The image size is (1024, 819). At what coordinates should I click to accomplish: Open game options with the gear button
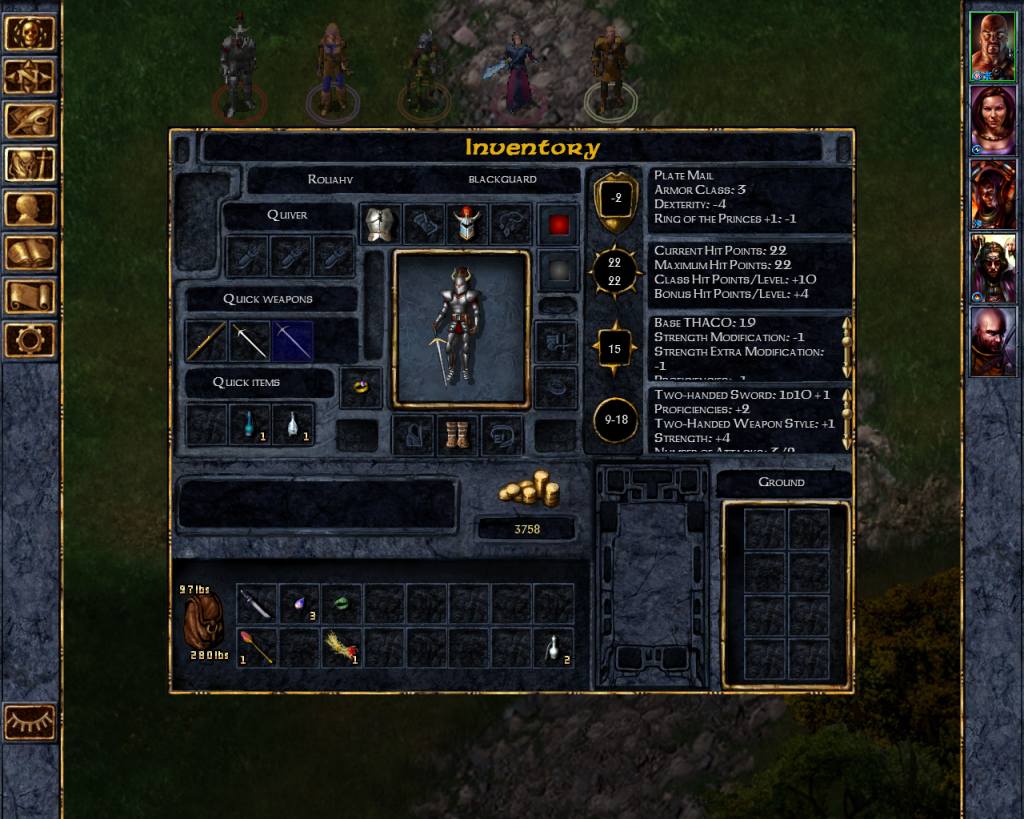point(30,340)
